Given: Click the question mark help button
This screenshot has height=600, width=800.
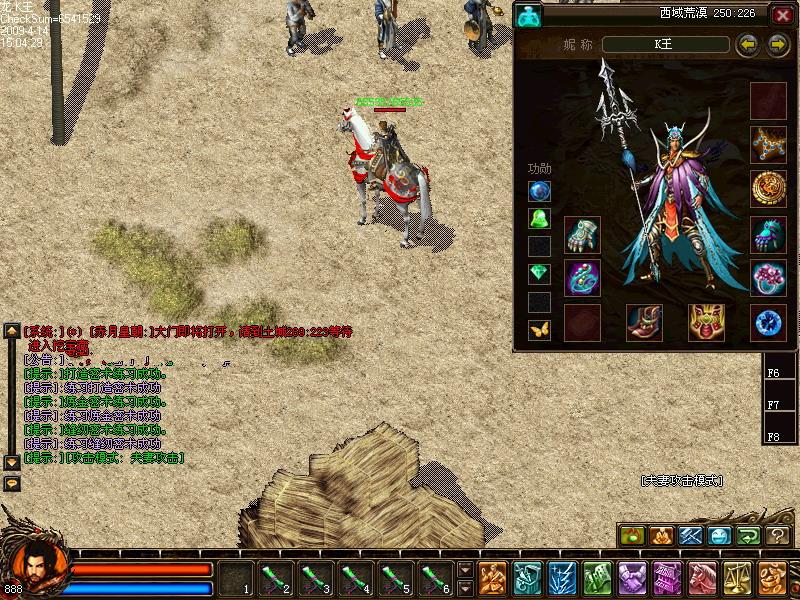Looking at the screenshot, I should coord(778,536).
